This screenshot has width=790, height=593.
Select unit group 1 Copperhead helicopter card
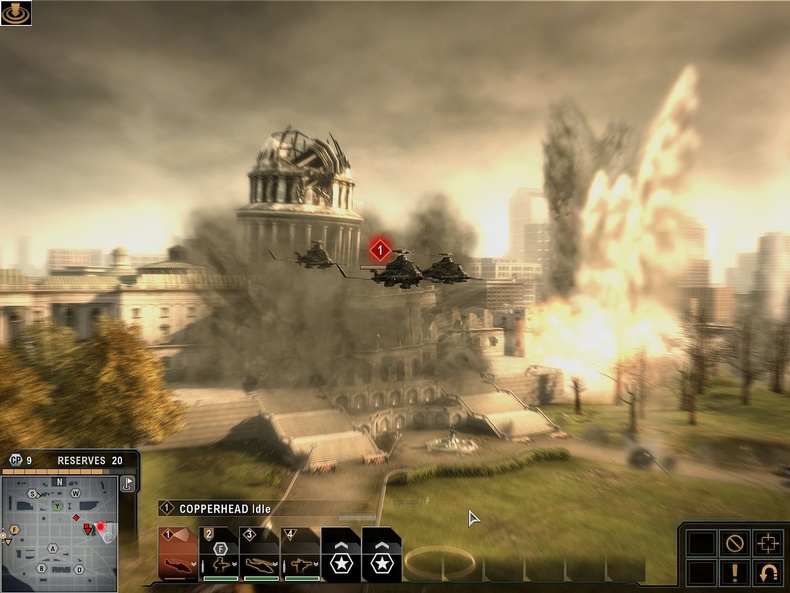(177, 556)
